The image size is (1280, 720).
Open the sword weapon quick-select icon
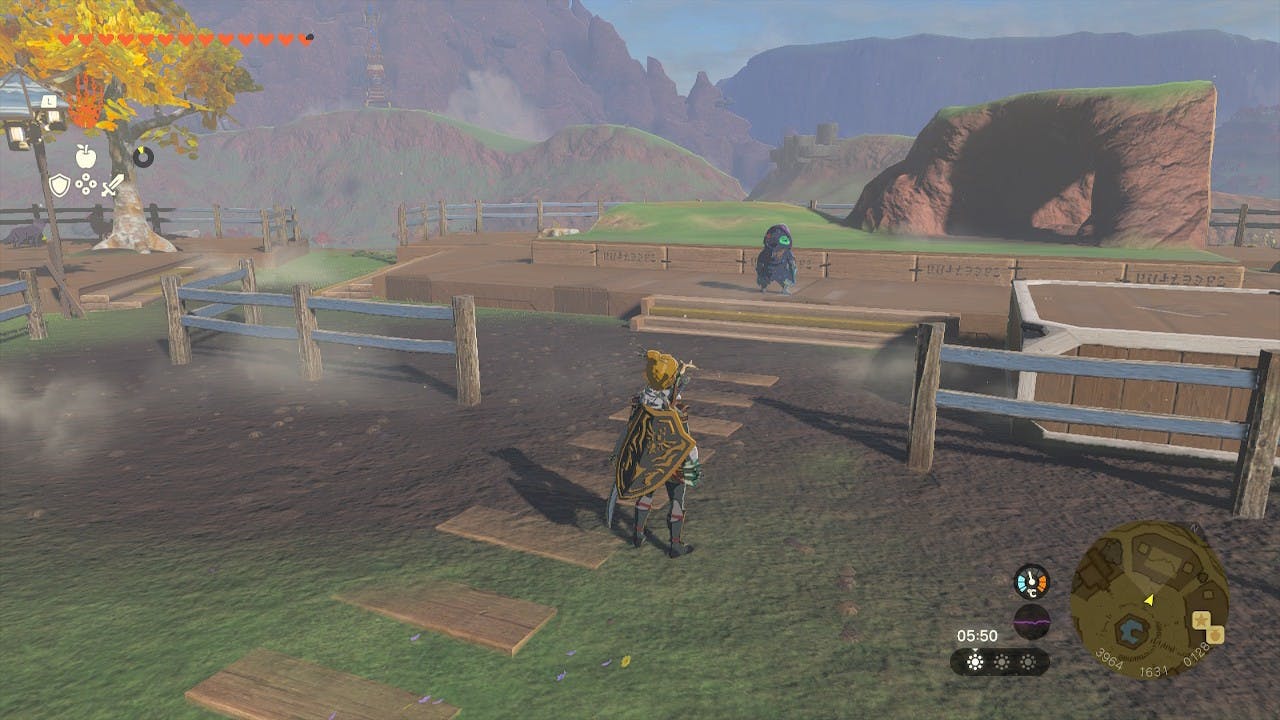click(113, 185)
